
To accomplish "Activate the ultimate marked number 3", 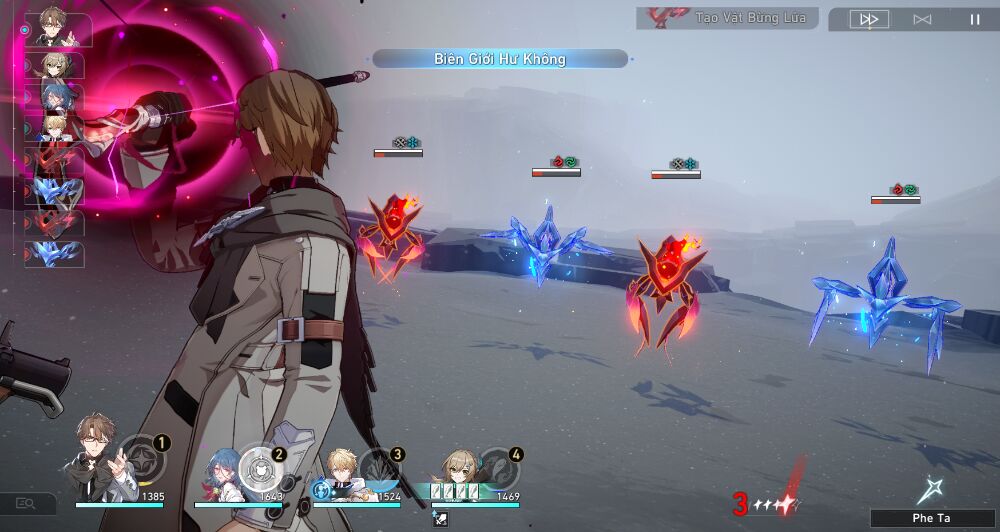I will tap(379, 464).
